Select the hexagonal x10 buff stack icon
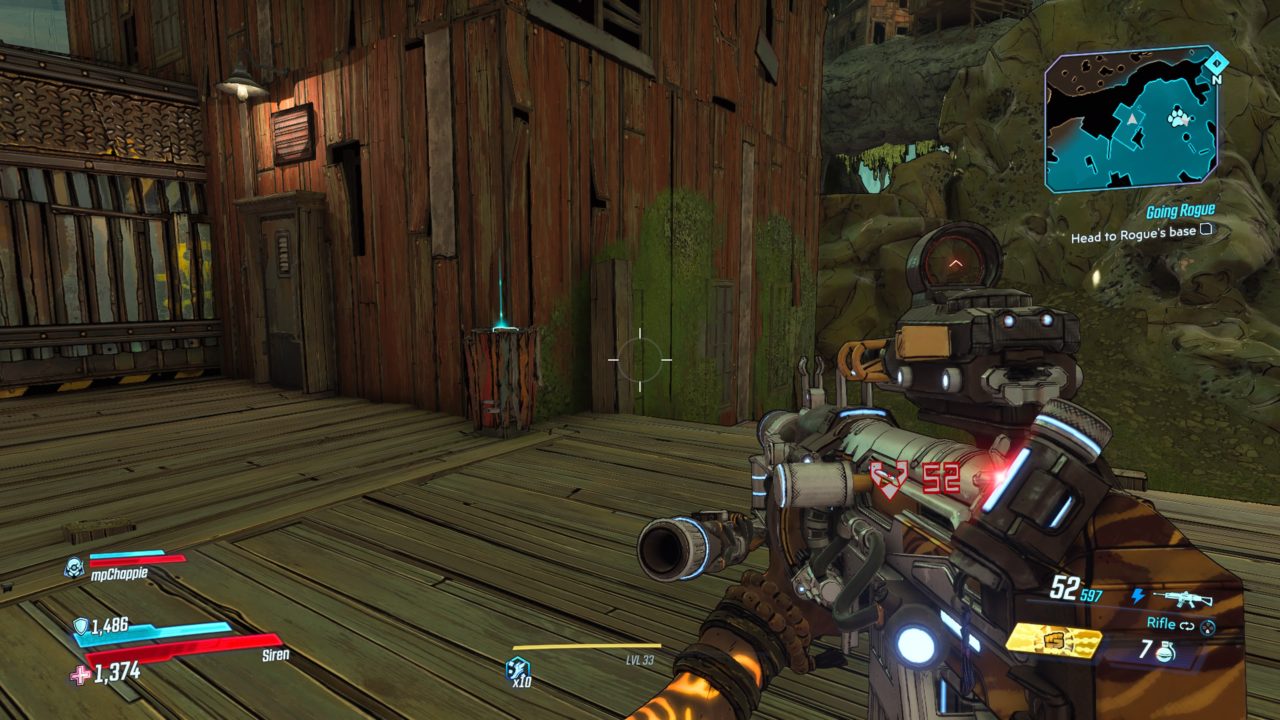 click(x=518, y=668)
